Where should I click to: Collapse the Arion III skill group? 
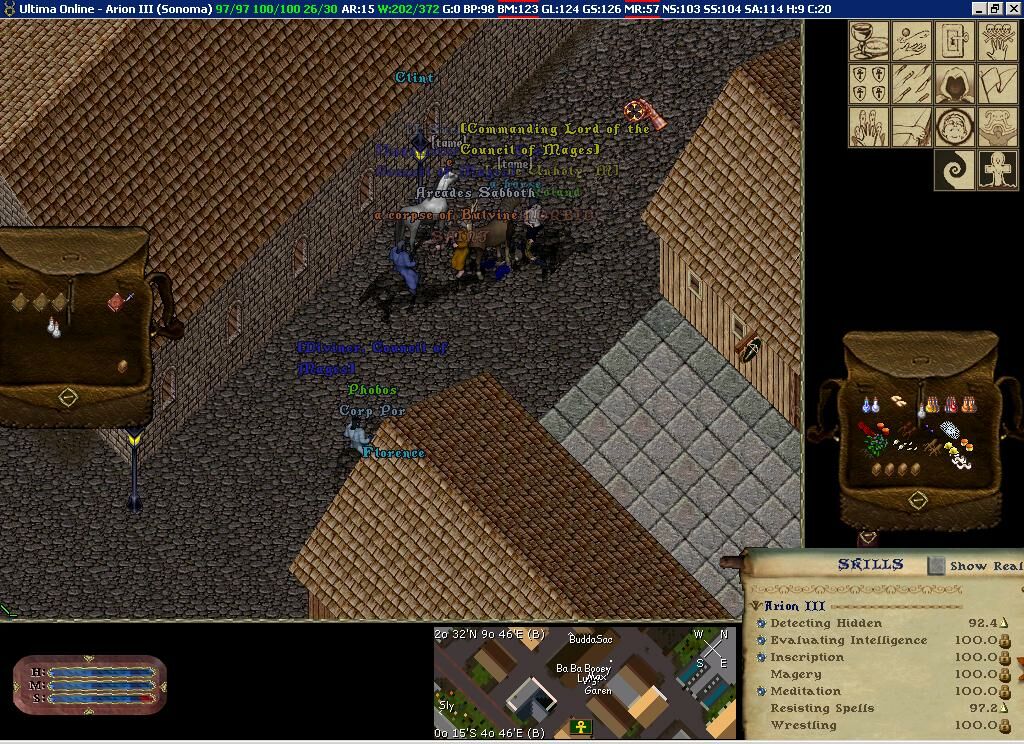[757, 606]
